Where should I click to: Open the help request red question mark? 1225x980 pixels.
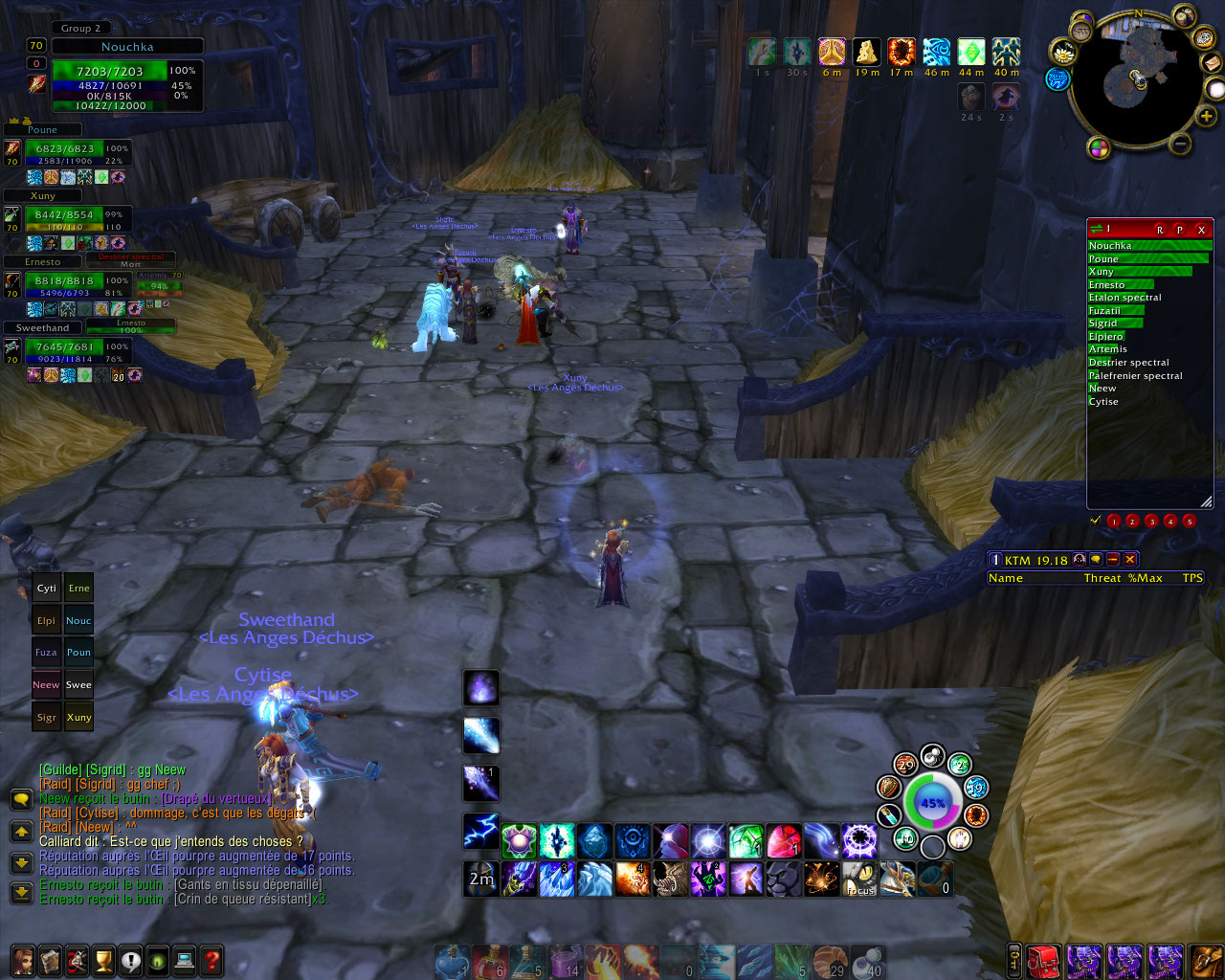tap(212, 960)
